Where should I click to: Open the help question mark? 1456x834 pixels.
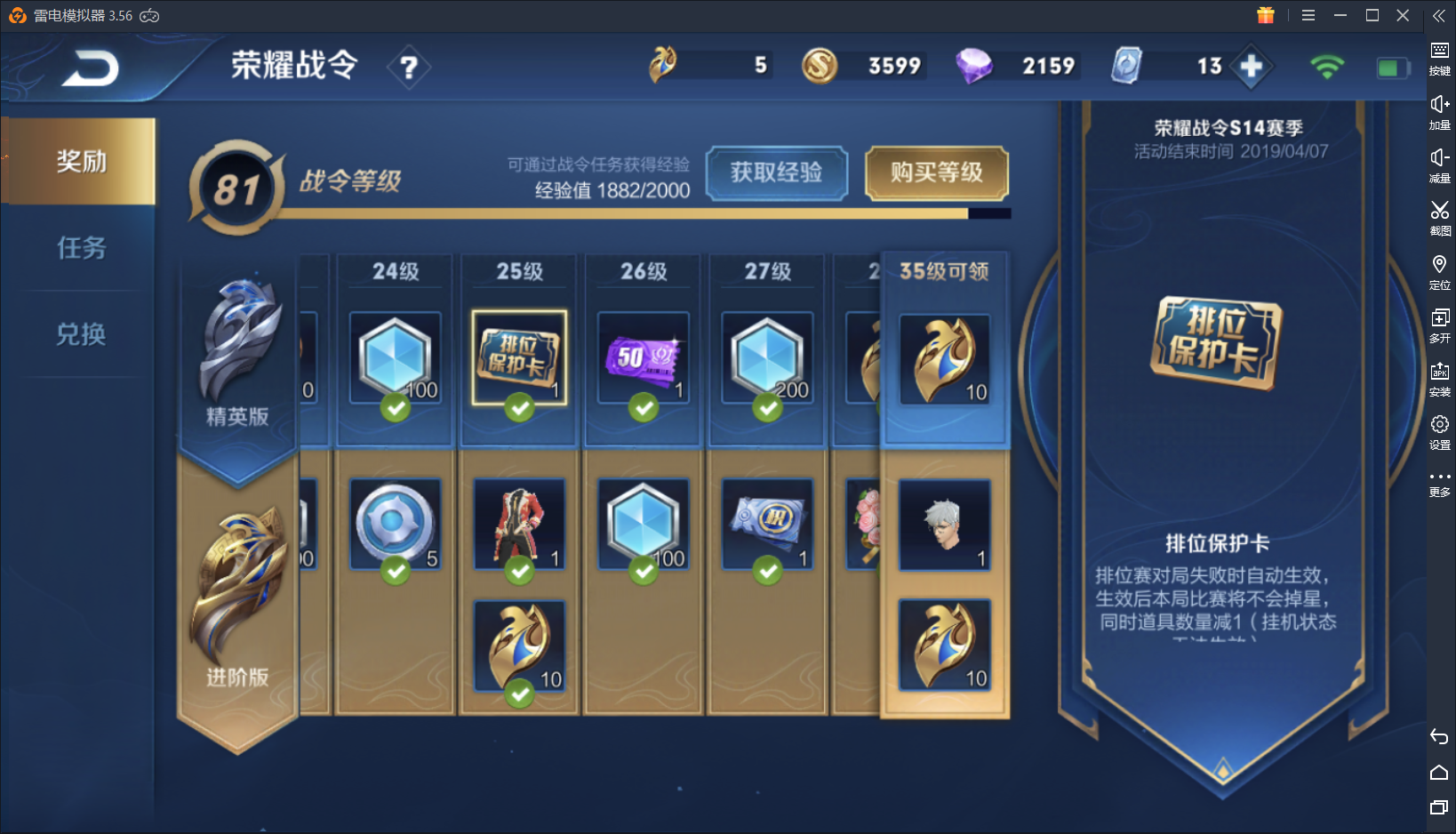(x=409, y=68)
